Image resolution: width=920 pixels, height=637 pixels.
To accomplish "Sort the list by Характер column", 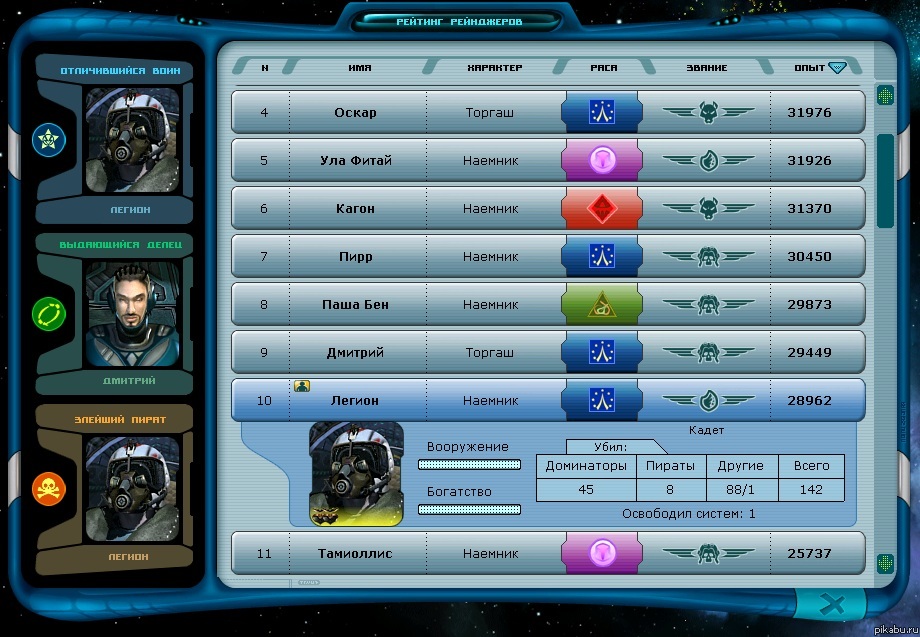I will (x=494, y=68).
